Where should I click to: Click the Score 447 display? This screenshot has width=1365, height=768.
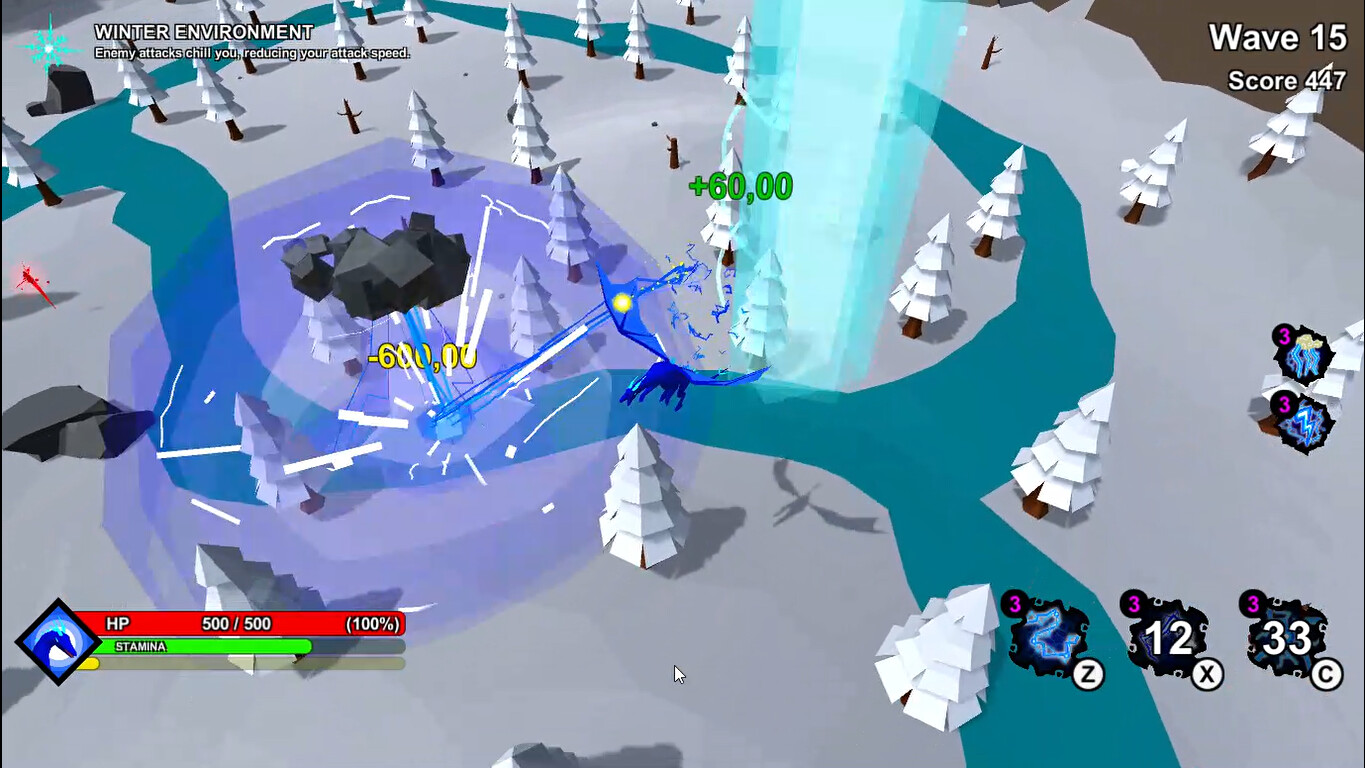coord(1284,82)
